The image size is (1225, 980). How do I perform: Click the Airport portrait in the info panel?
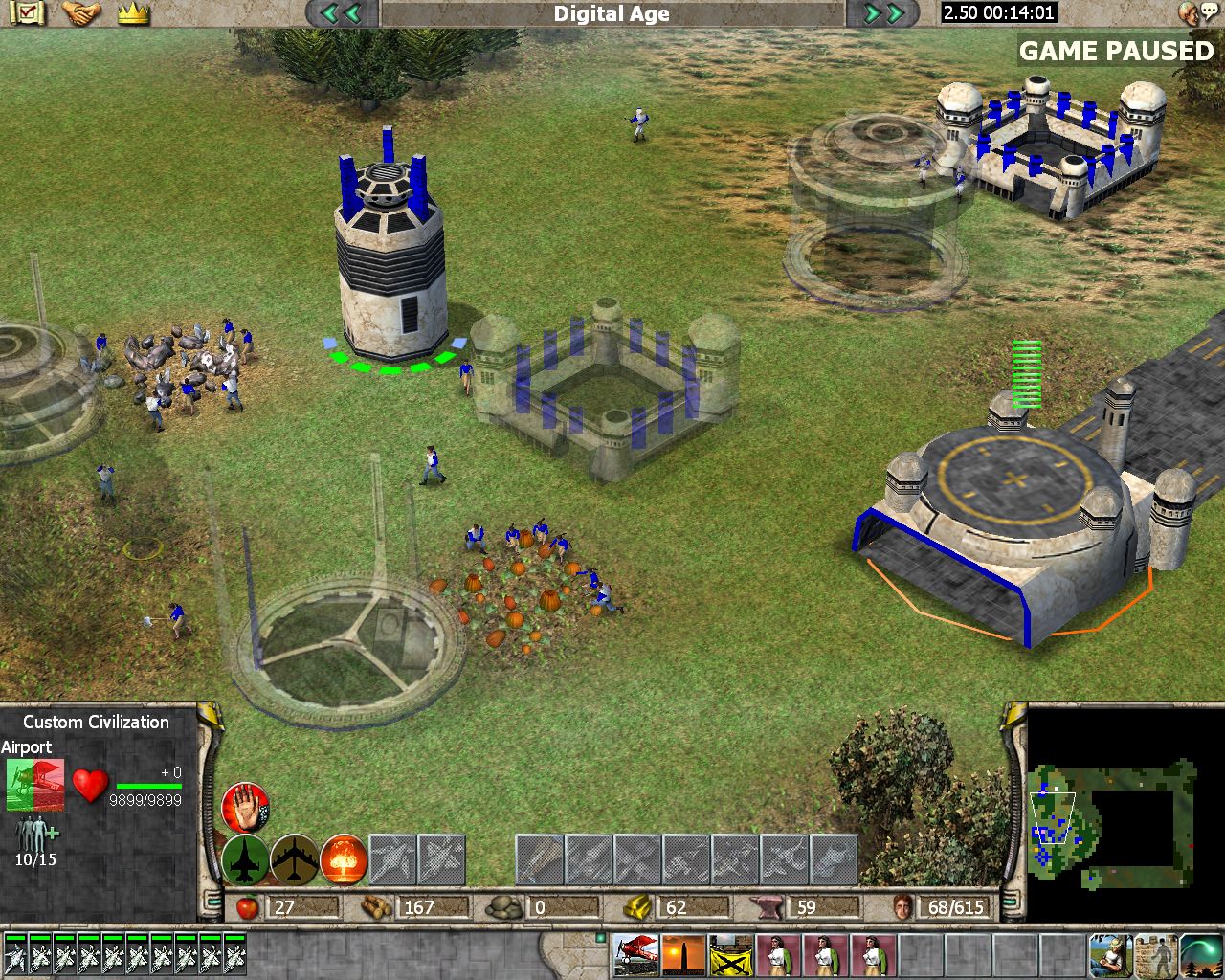[35, 785]
